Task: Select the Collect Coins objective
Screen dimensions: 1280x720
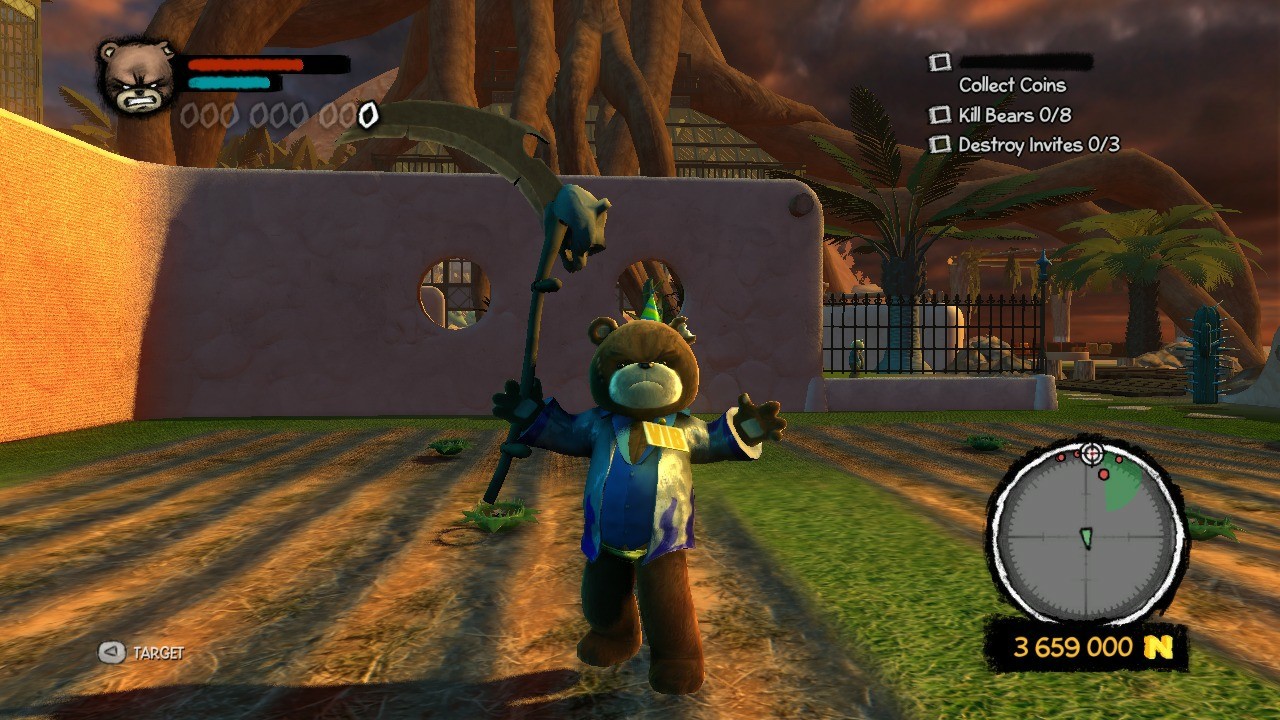Action: click(1012, 85)
